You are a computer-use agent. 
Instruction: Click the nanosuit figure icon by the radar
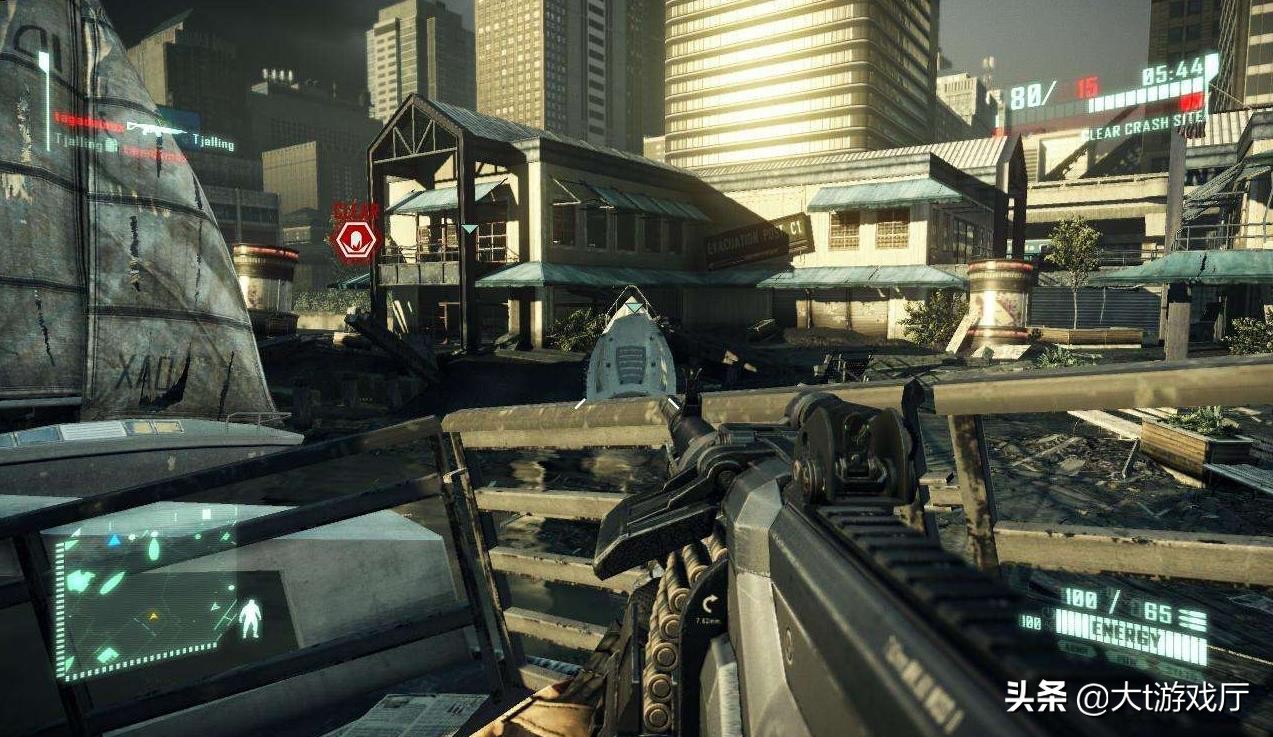(x=252, y=617)
